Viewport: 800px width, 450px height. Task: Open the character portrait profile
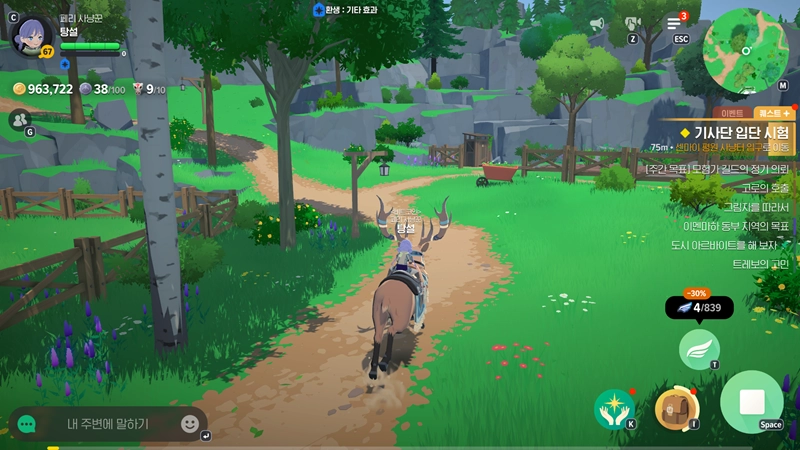click(33, 37)
